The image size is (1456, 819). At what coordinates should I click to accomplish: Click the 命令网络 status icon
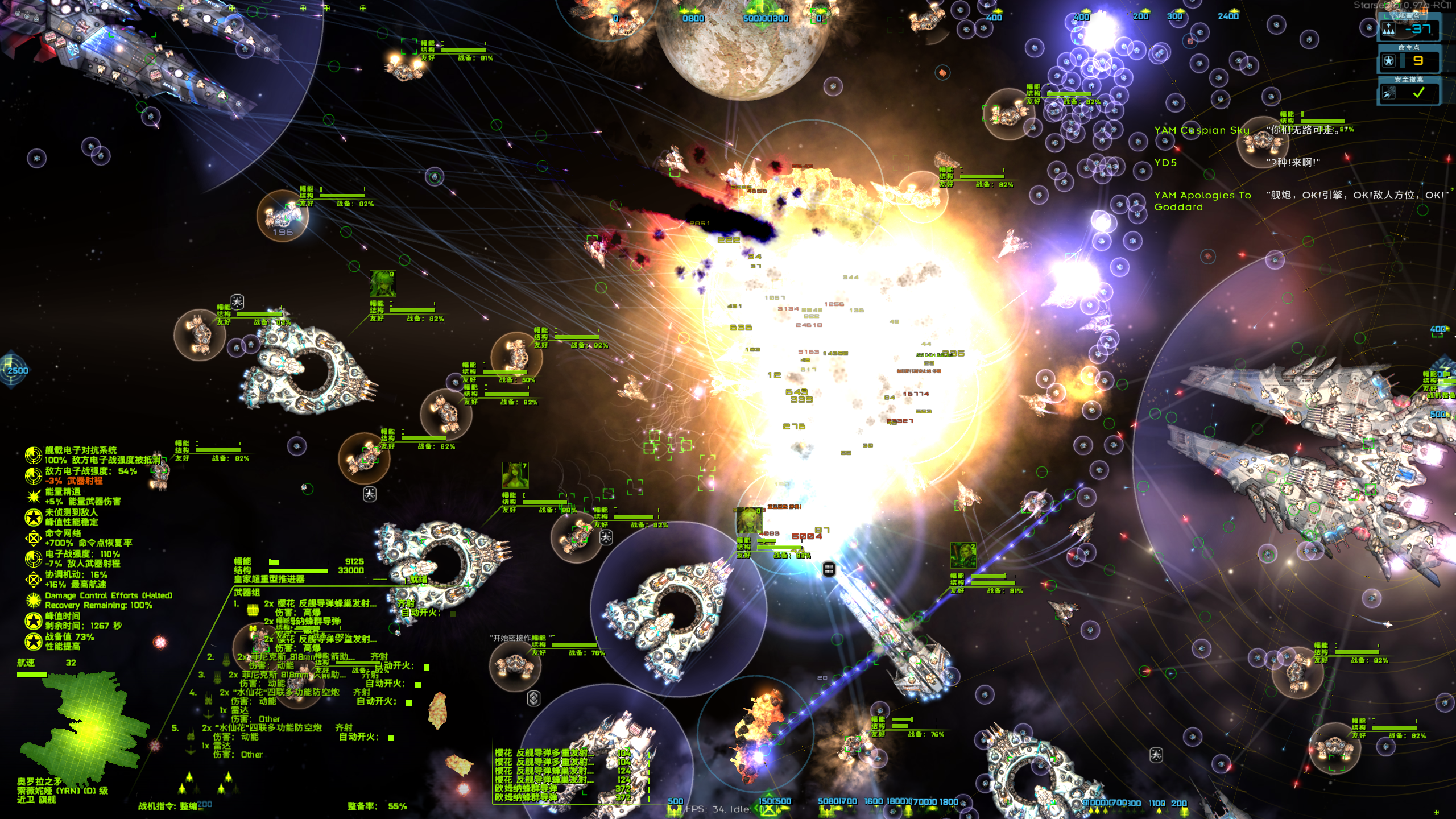click(33, 537)
